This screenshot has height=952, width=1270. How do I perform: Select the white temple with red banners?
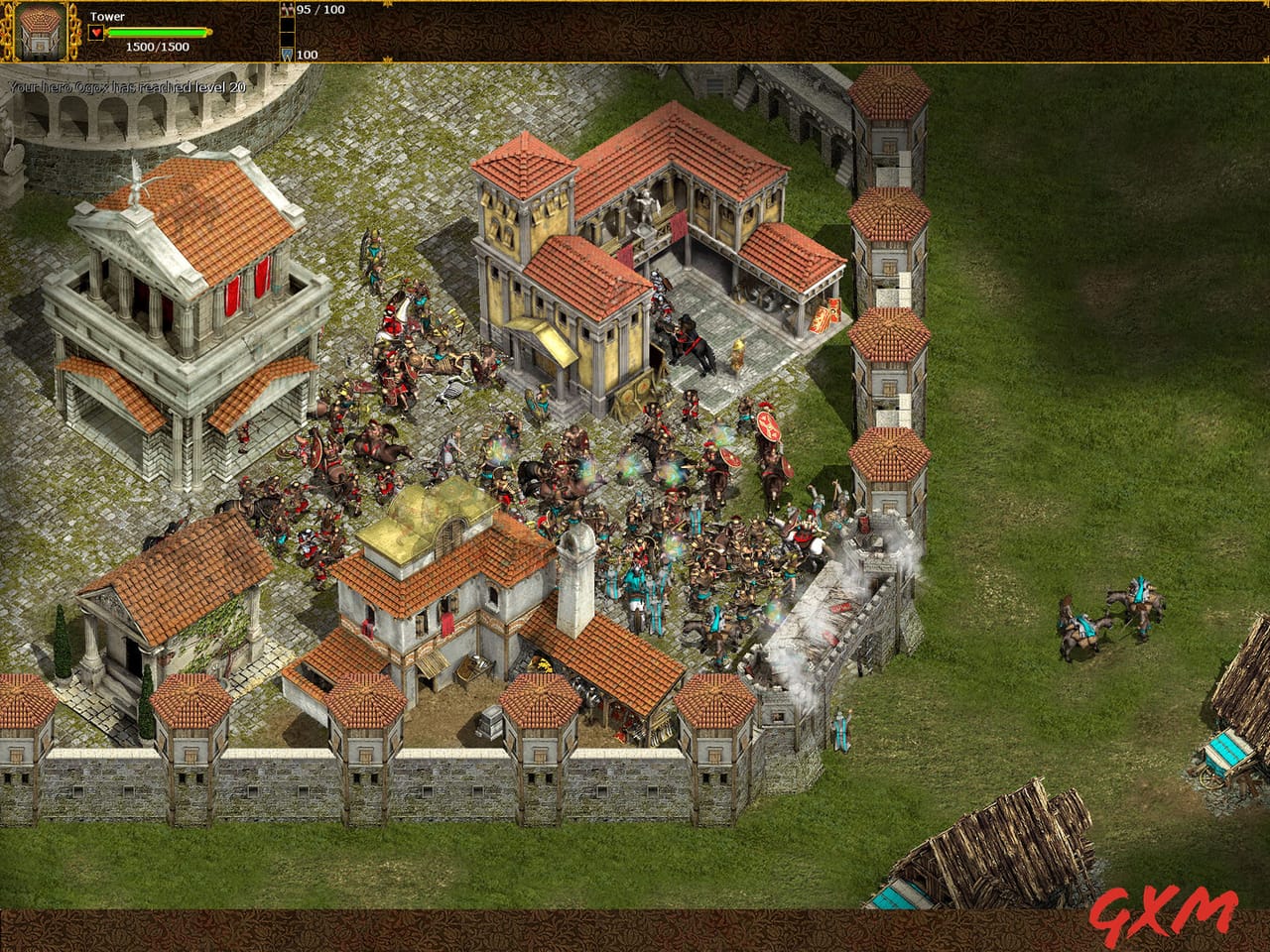[184, 297]
